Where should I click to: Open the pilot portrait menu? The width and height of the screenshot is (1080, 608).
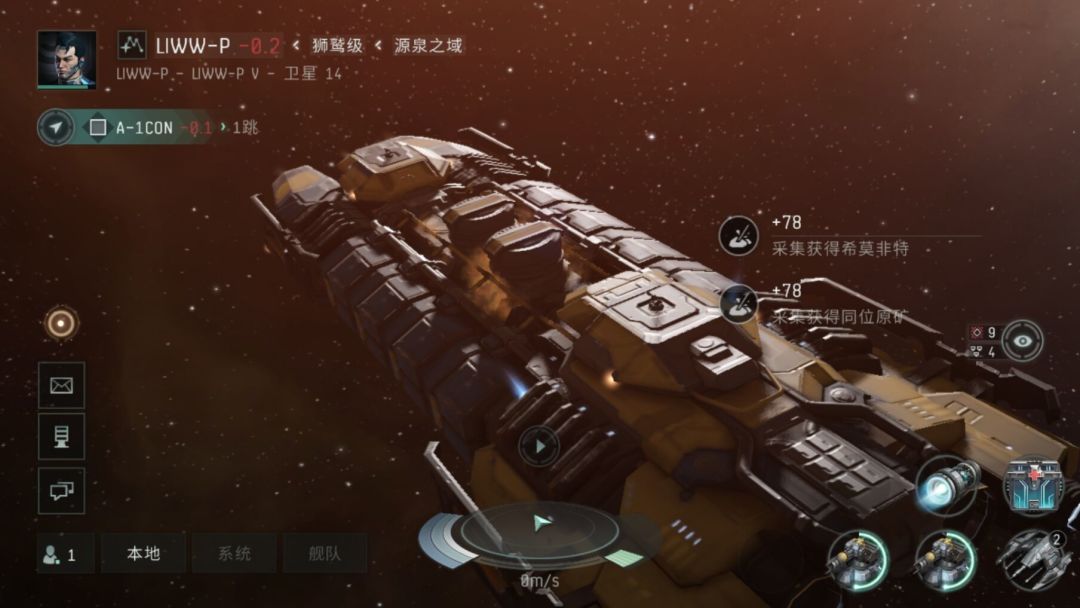66,59
